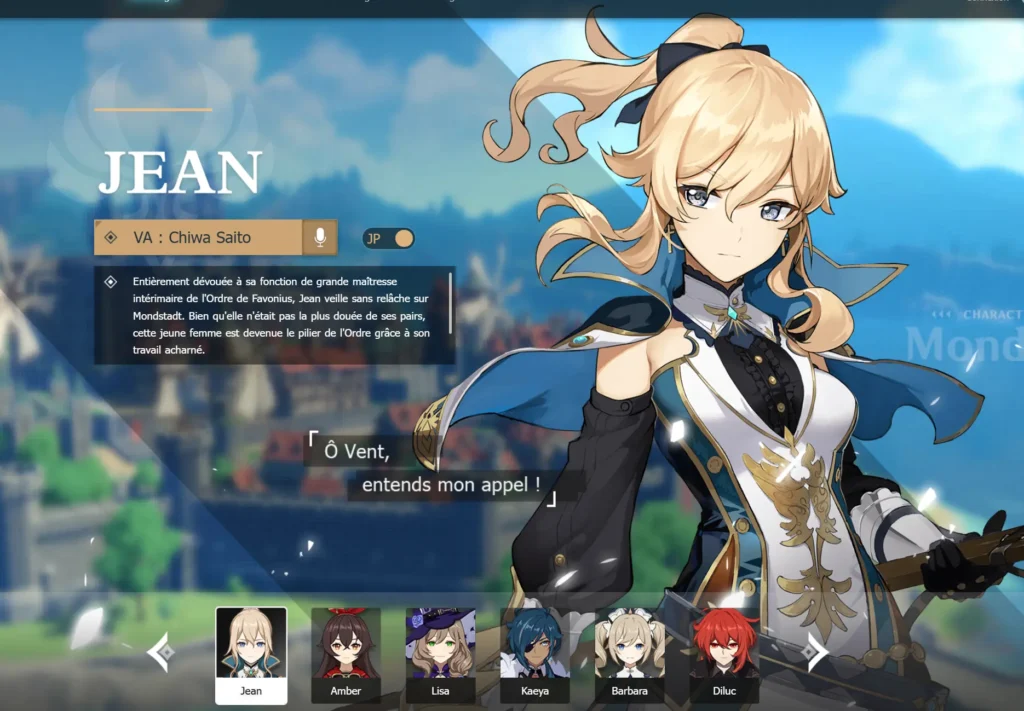Select Jean's character portrait
The height and width of the screenshot is (711, 1024).
pos(251,654)
